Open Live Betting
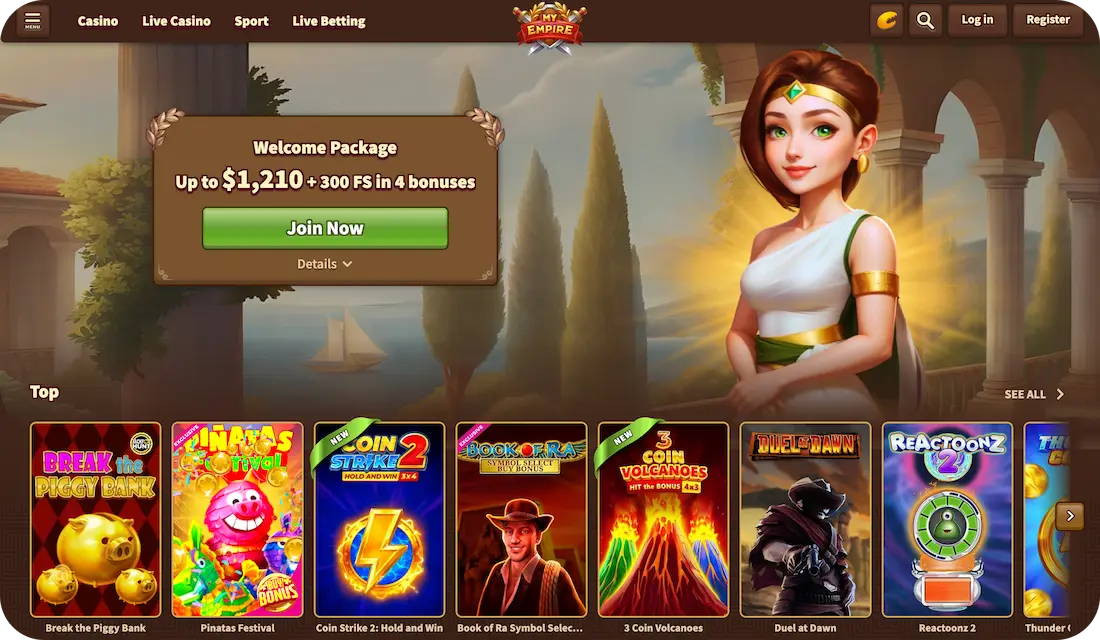This screenshot has width=1100, height=640. tap(329, 21)
